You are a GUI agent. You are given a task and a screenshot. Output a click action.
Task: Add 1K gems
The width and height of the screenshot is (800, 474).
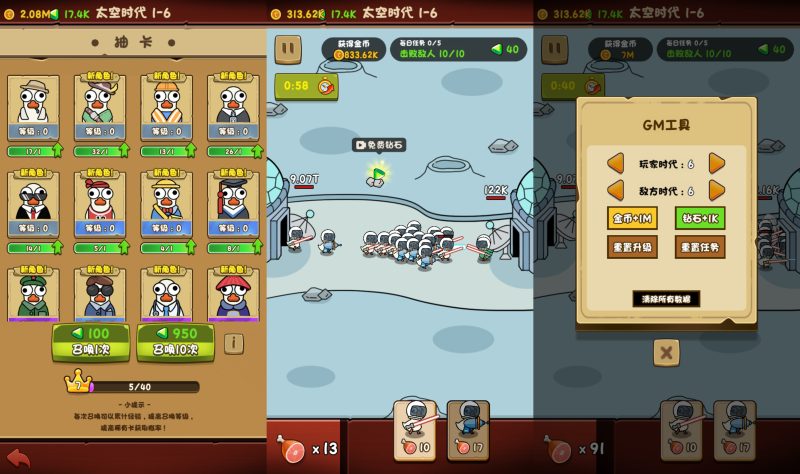700,218
